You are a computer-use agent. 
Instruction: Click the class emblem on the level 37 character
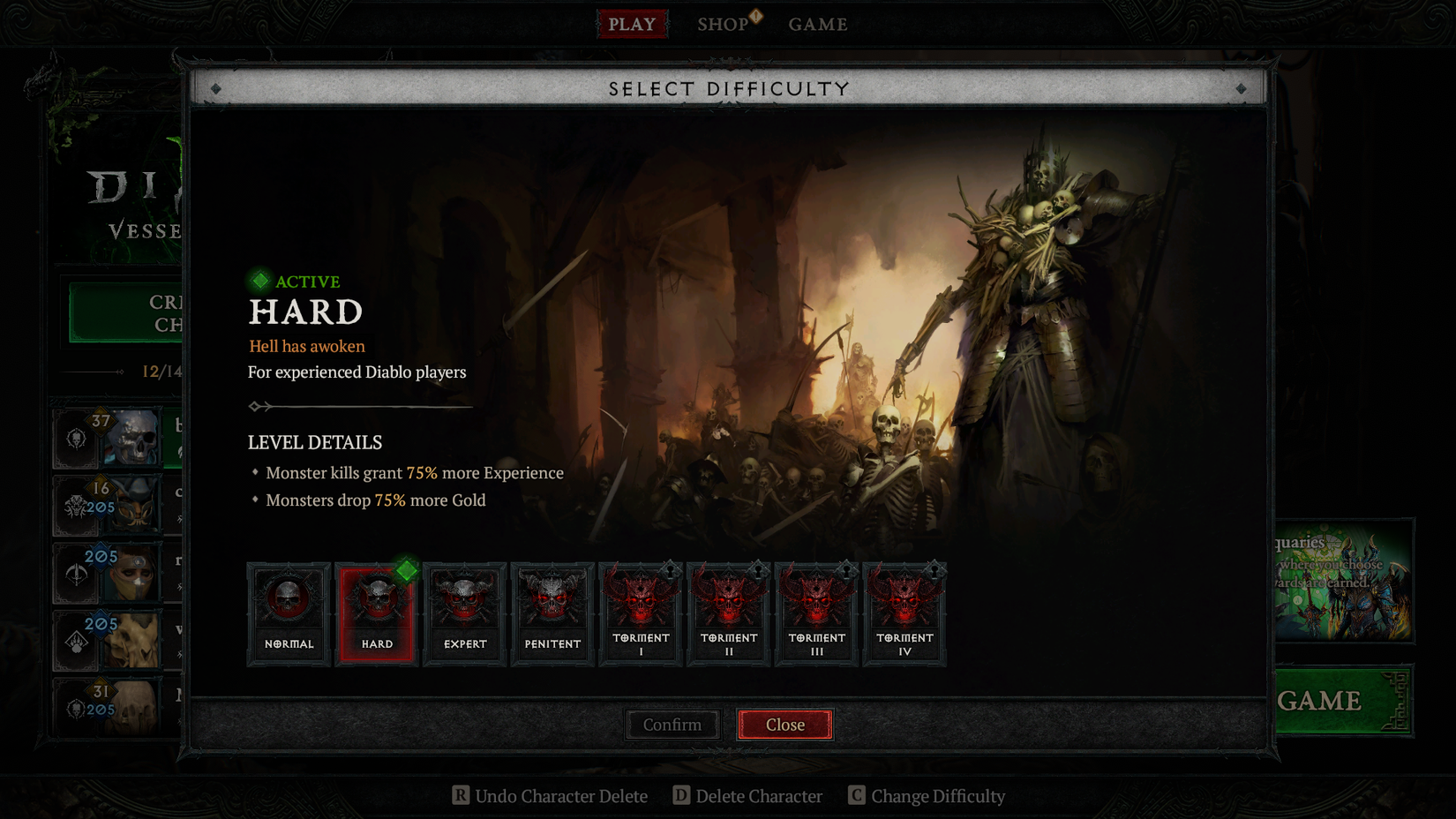point(76,439)
